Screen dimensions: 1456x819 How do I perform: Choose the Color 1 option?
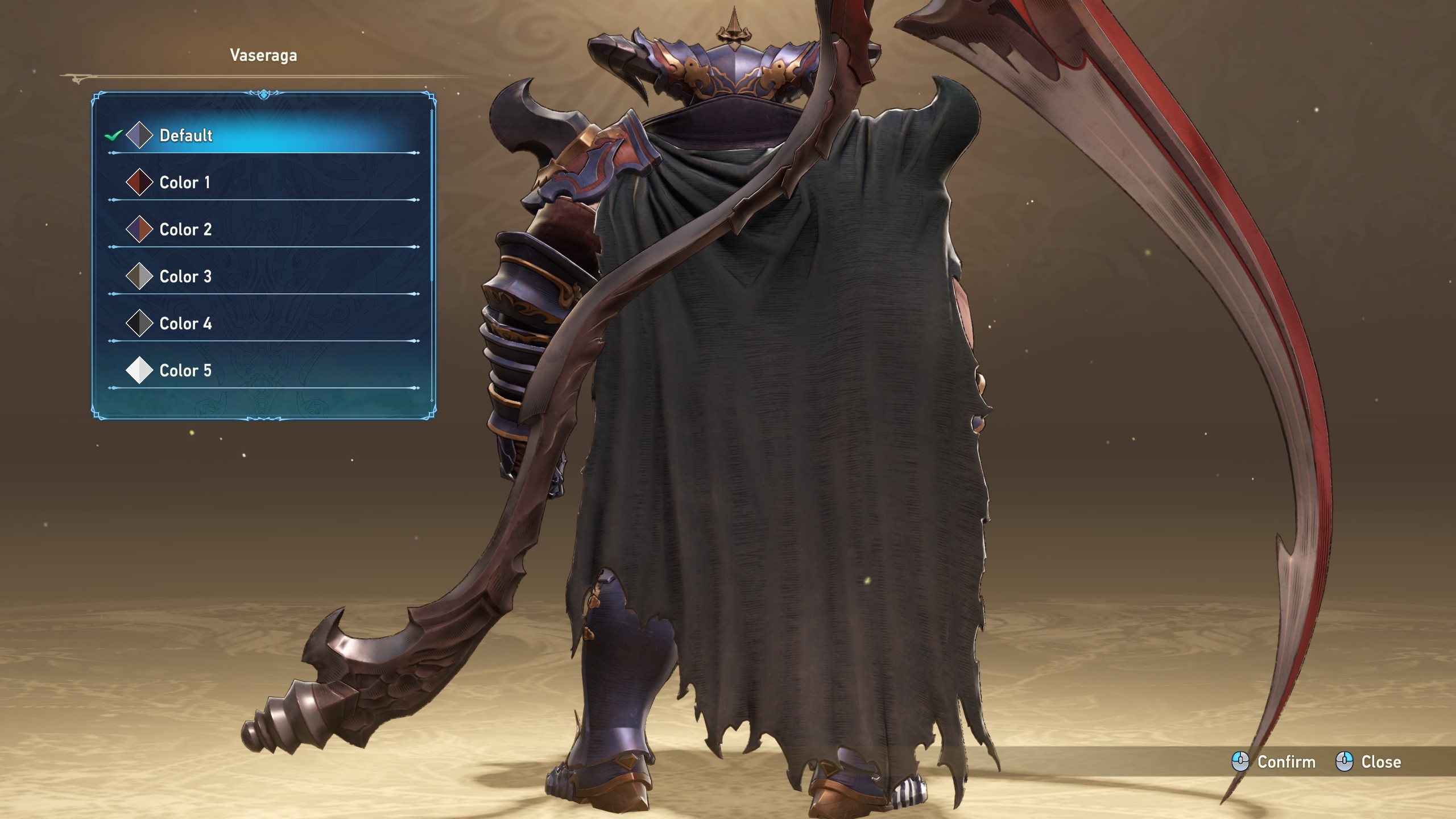185,183
